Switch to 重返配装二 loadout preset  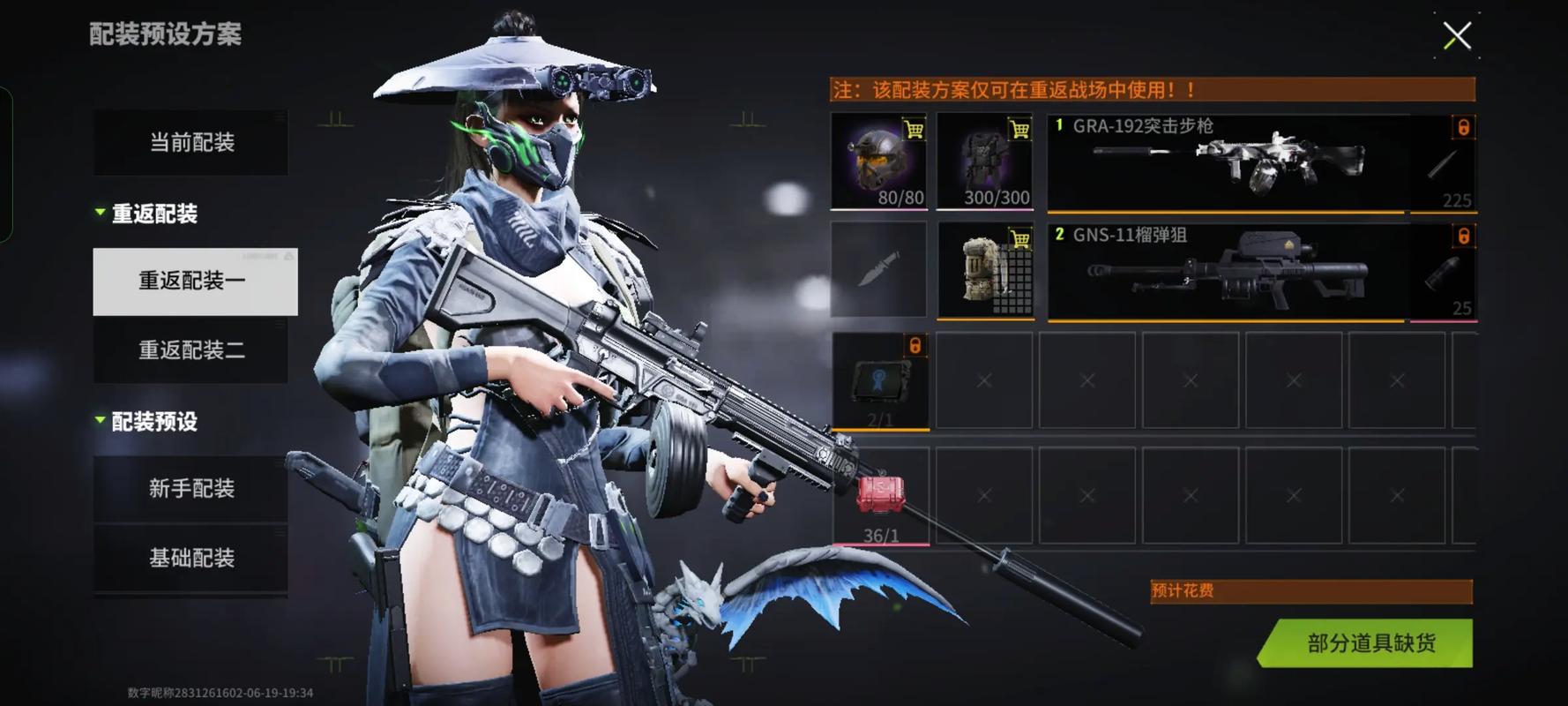(x=191, y=351)
